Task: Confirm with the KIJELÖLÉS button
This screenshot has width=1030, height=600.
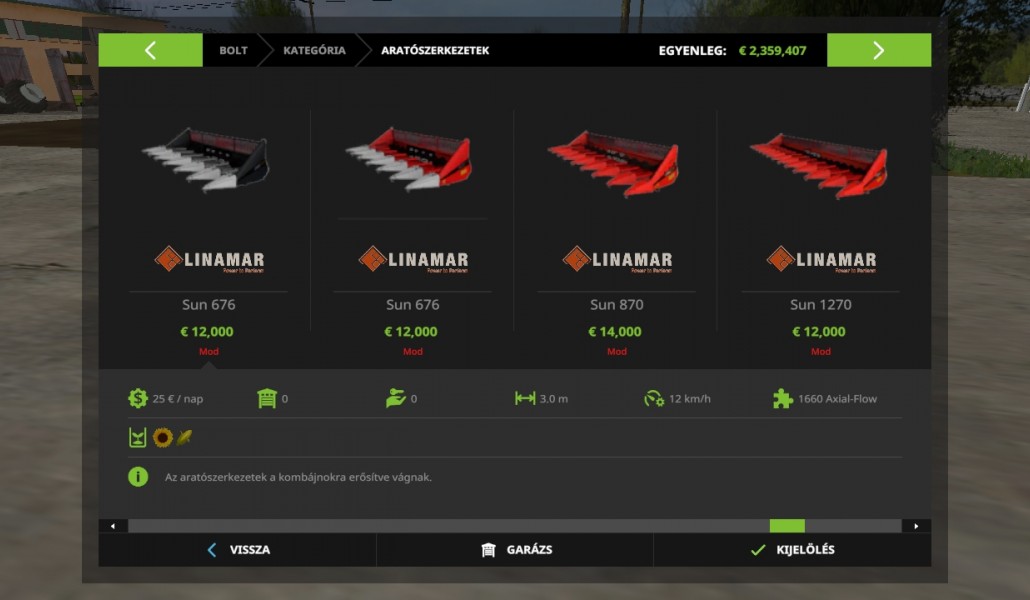Action: coord(792,550)
